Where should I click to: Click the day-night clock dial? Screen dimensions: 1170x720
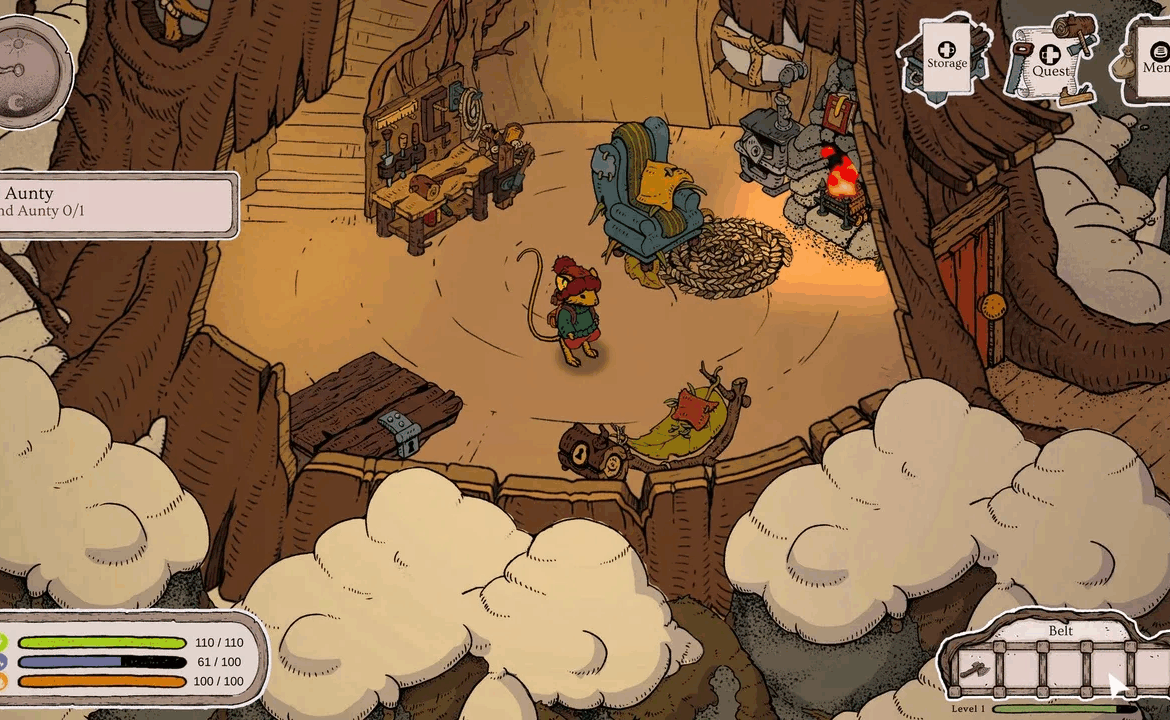[30, 71]
